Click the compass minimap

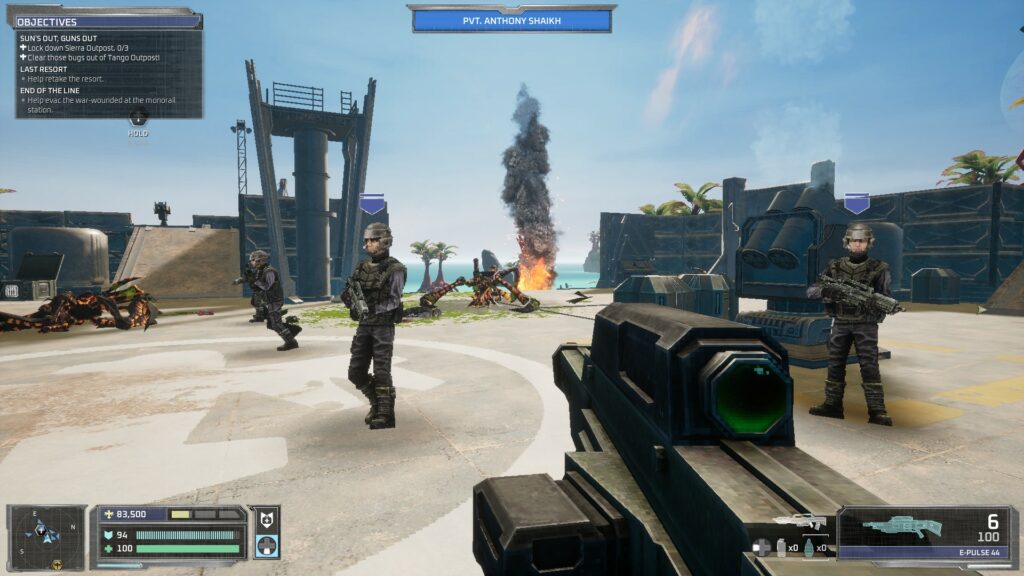tap(46, 535)
